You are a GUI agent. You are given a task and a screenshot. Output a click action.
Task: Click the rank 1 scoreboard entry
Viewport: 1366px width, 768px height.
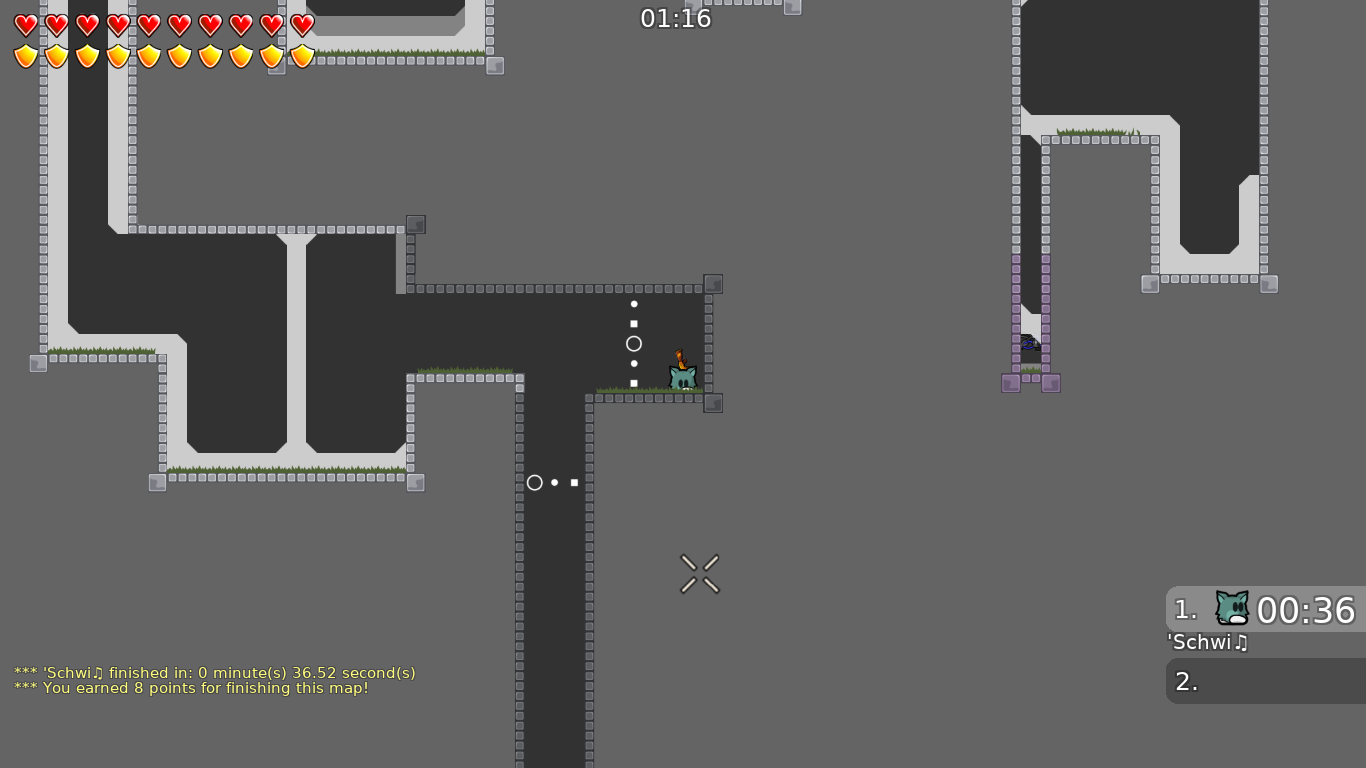(1185, 610)
